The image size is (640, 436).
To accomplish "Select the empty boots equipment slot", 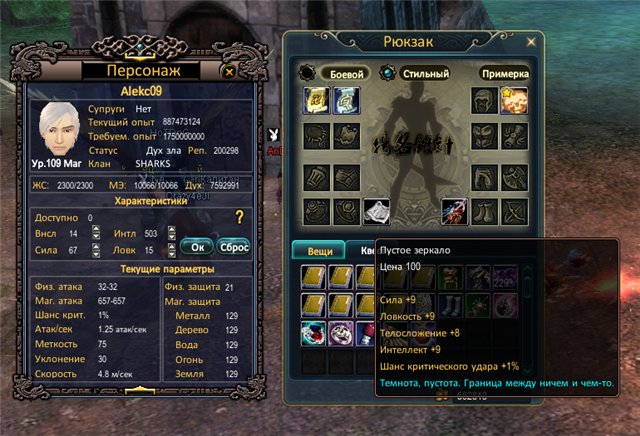I will [485, 211].
